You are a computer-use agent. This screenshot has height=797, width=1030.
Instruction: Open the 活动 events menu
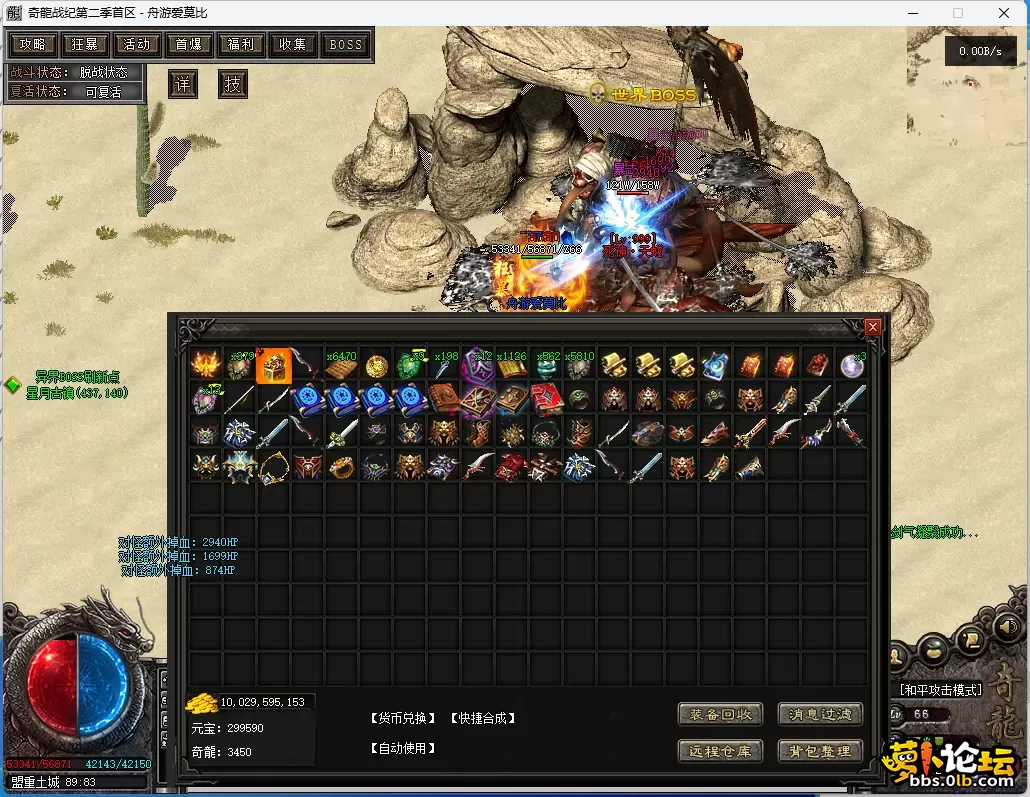click(x=137, y=45)
